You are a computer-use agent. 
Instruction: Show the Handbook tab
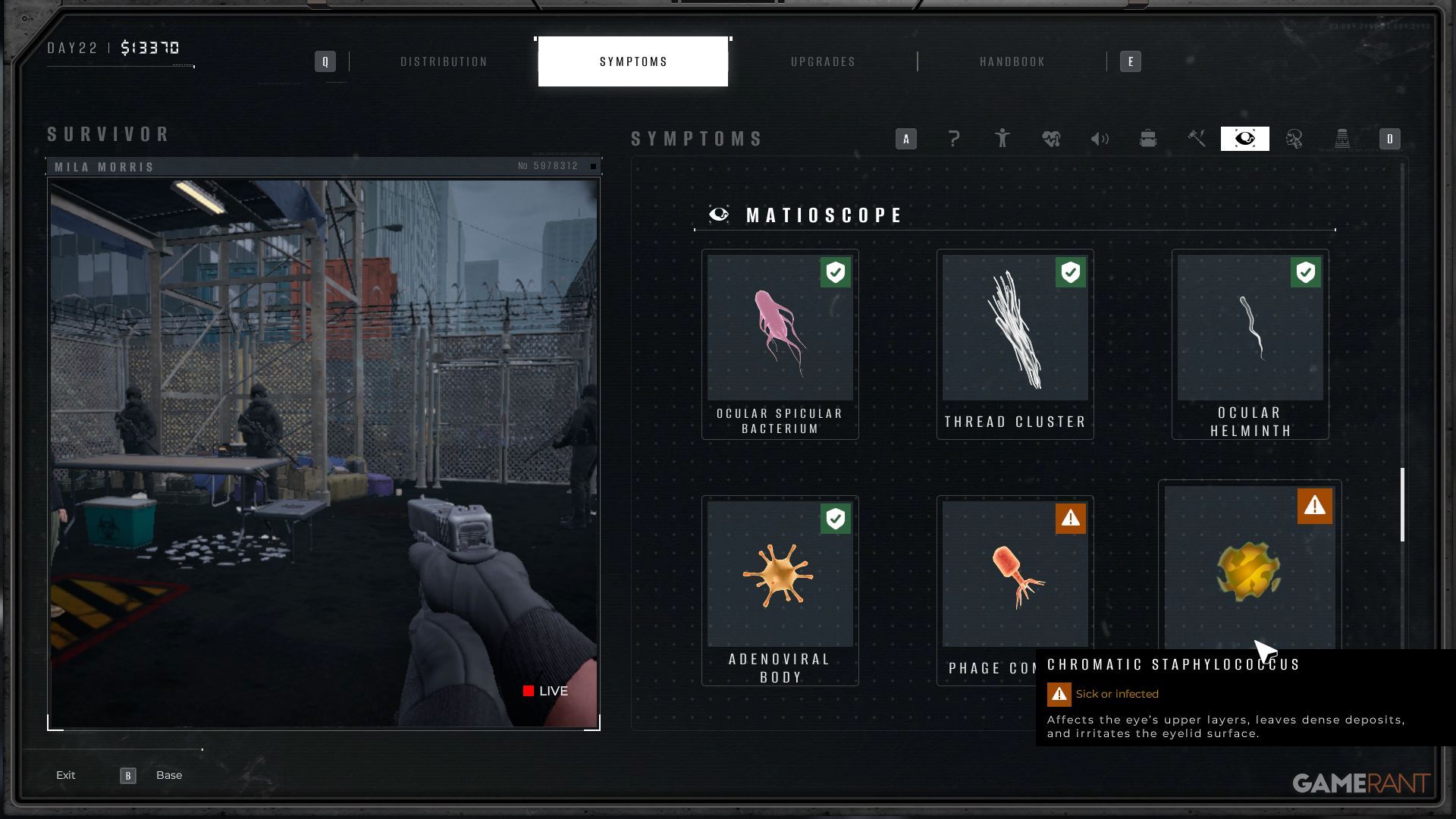(1012, 61)
